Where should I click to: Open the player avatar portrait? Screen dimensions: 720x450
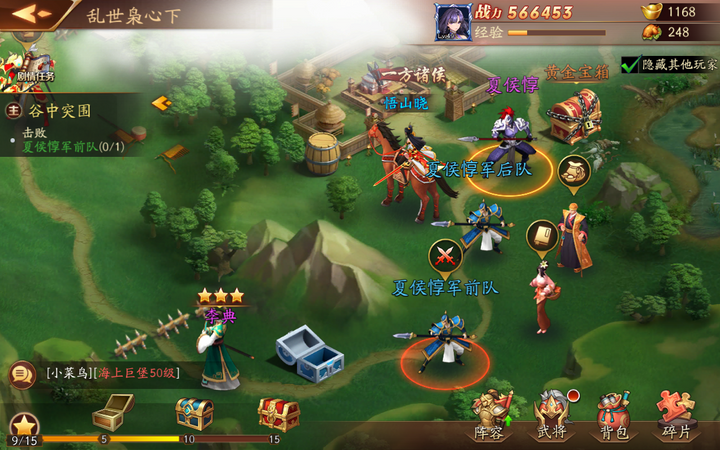pos(452,21)
